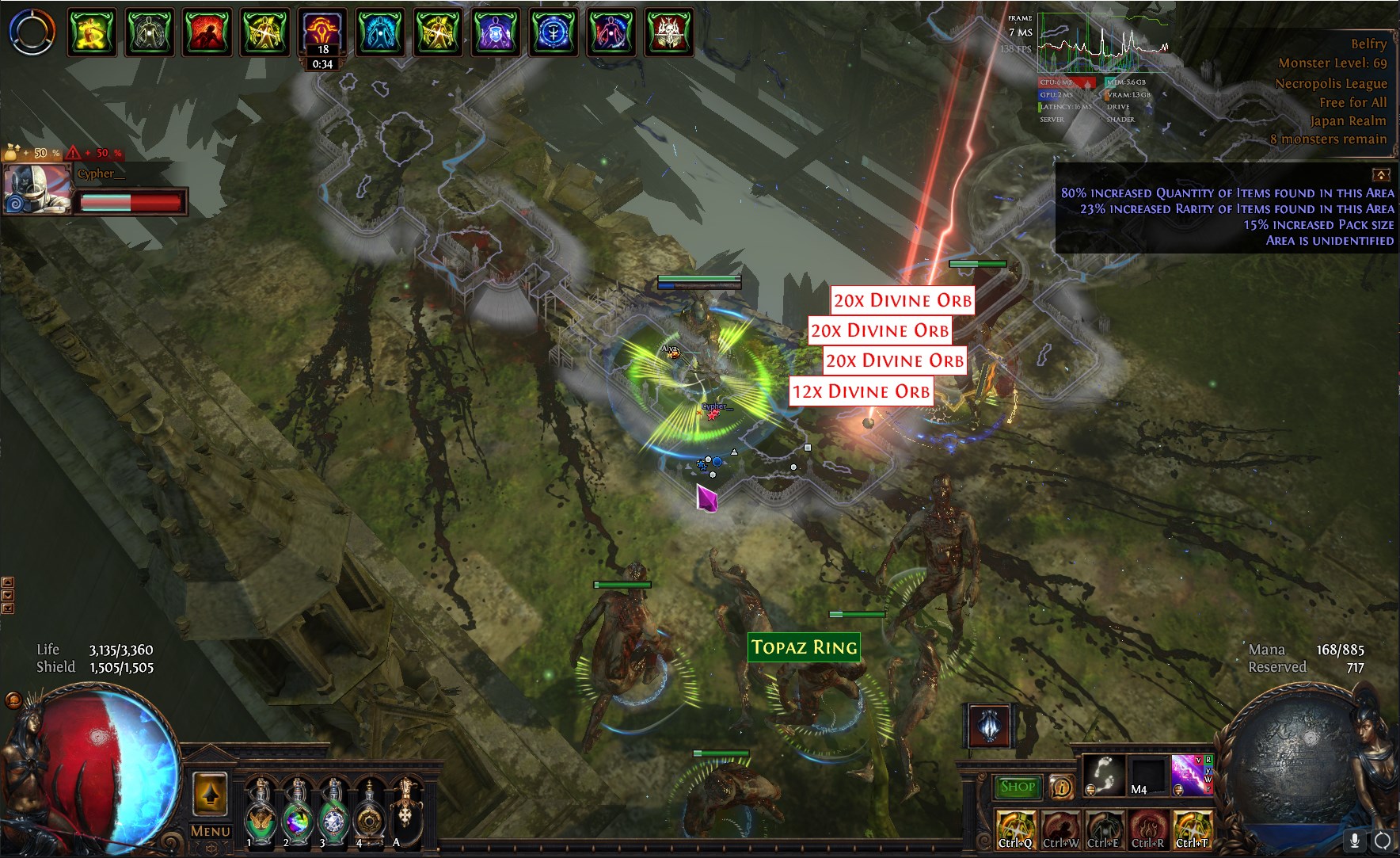Image resolution: width=1400 pixels, height=858 pixels.
Task: Click the orange level-up arrow button
Action: 210,794
